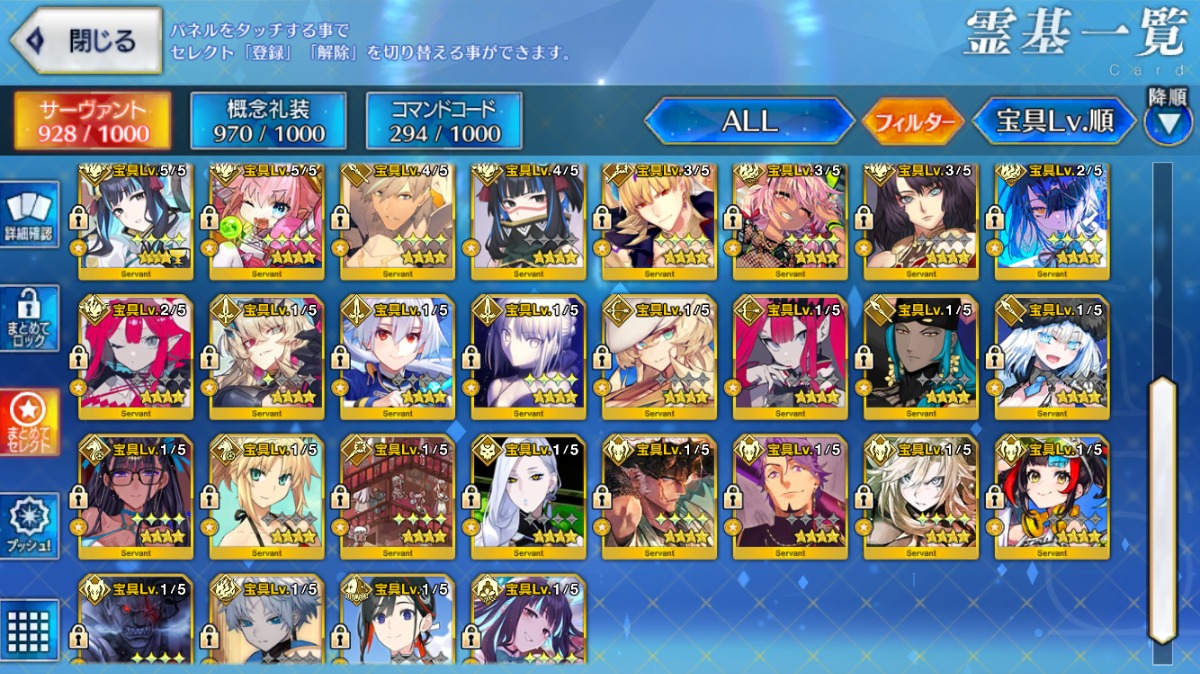
Task: Change sort order via 宝具Lv.順
Action: (1055, 122)
